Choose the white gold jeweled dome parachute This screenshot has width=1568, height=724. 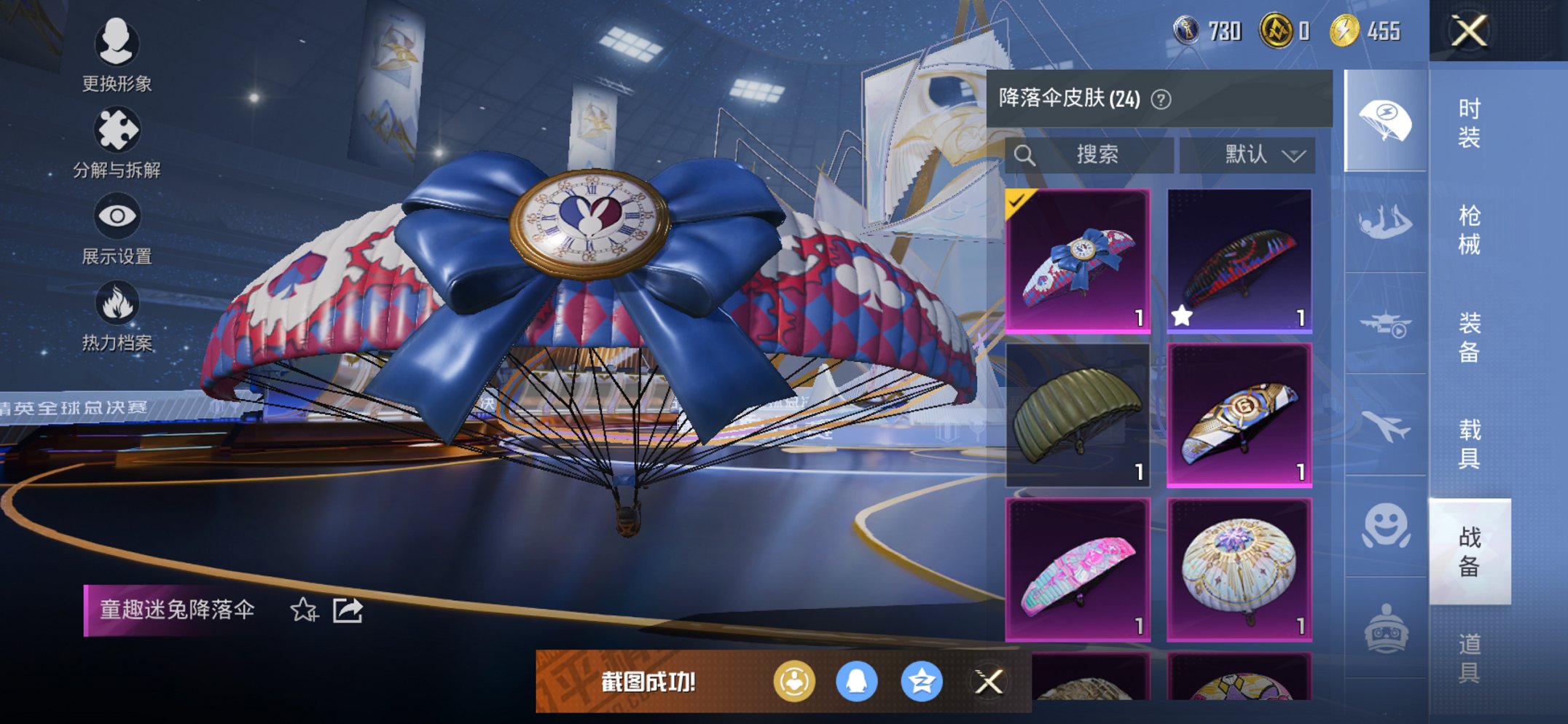pos(1239,570)
